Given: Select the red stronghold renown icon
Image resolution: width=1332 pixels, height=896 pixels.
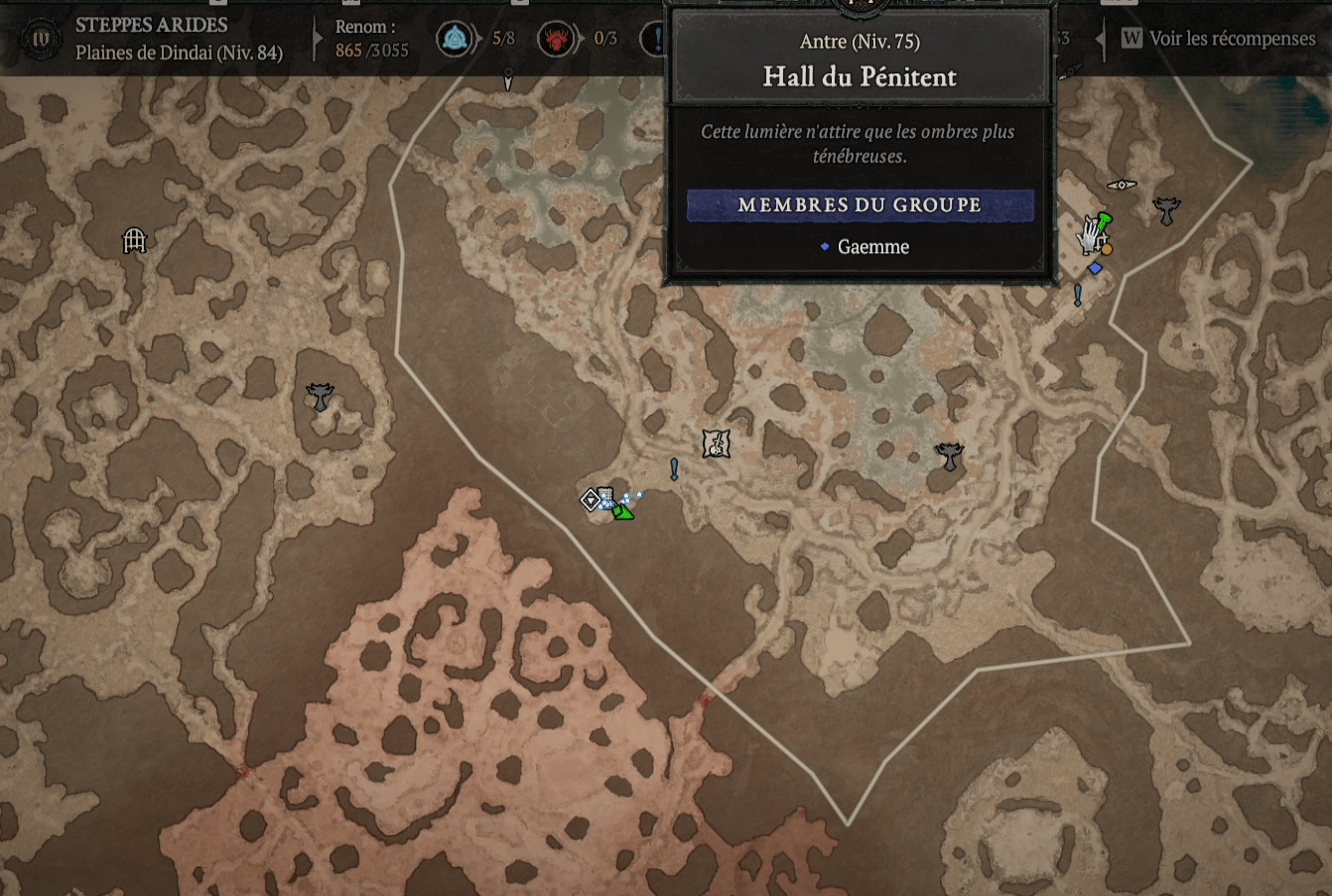Looking at the screenshot, I should tap(556, 40).
